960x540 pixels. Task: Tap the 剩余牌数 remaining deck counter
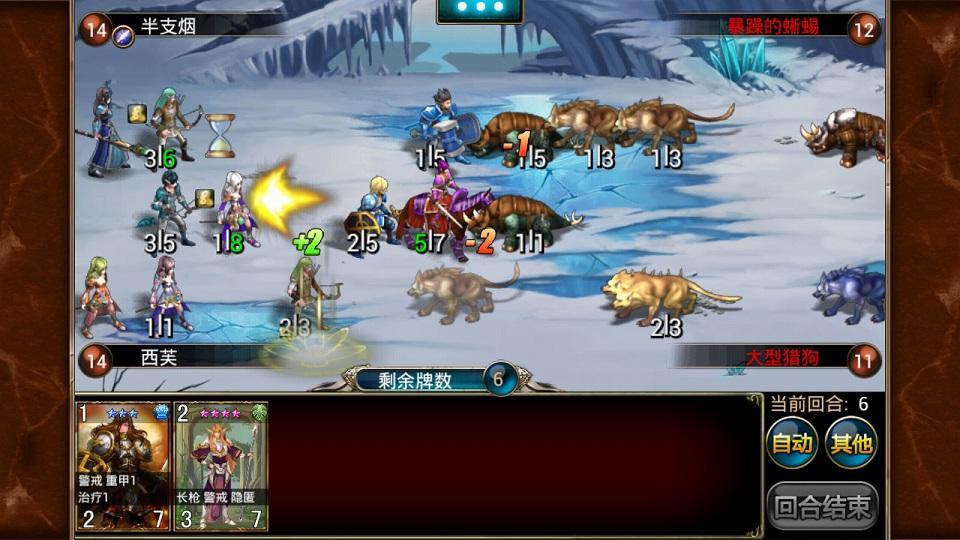coord(436,380)
